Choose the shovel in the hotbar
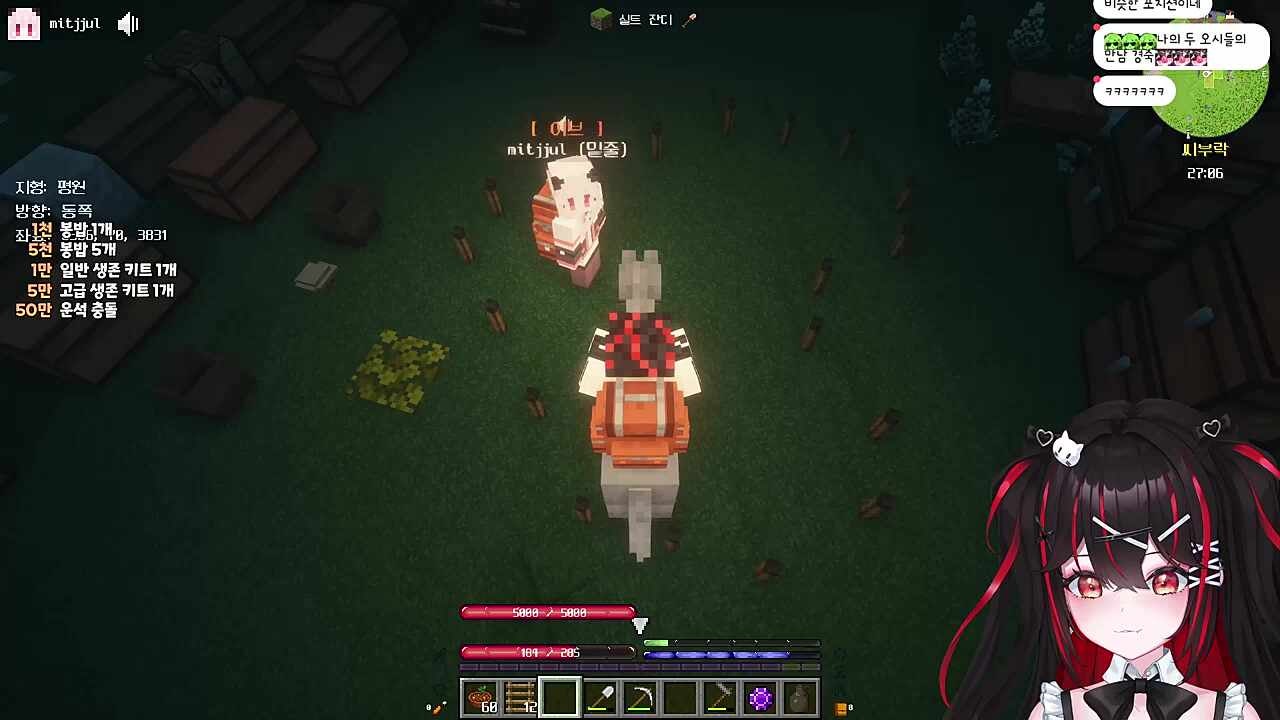The width and height of the screenshot is (1280, 720). pos(600,698)
